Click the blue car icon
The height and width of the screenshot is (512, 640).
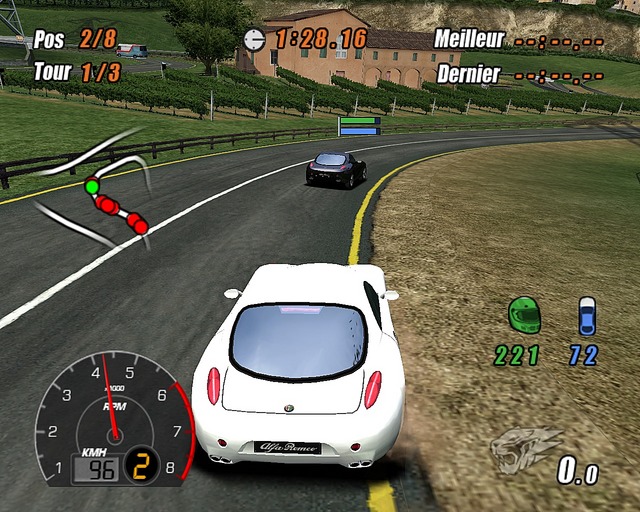point(587,315)
